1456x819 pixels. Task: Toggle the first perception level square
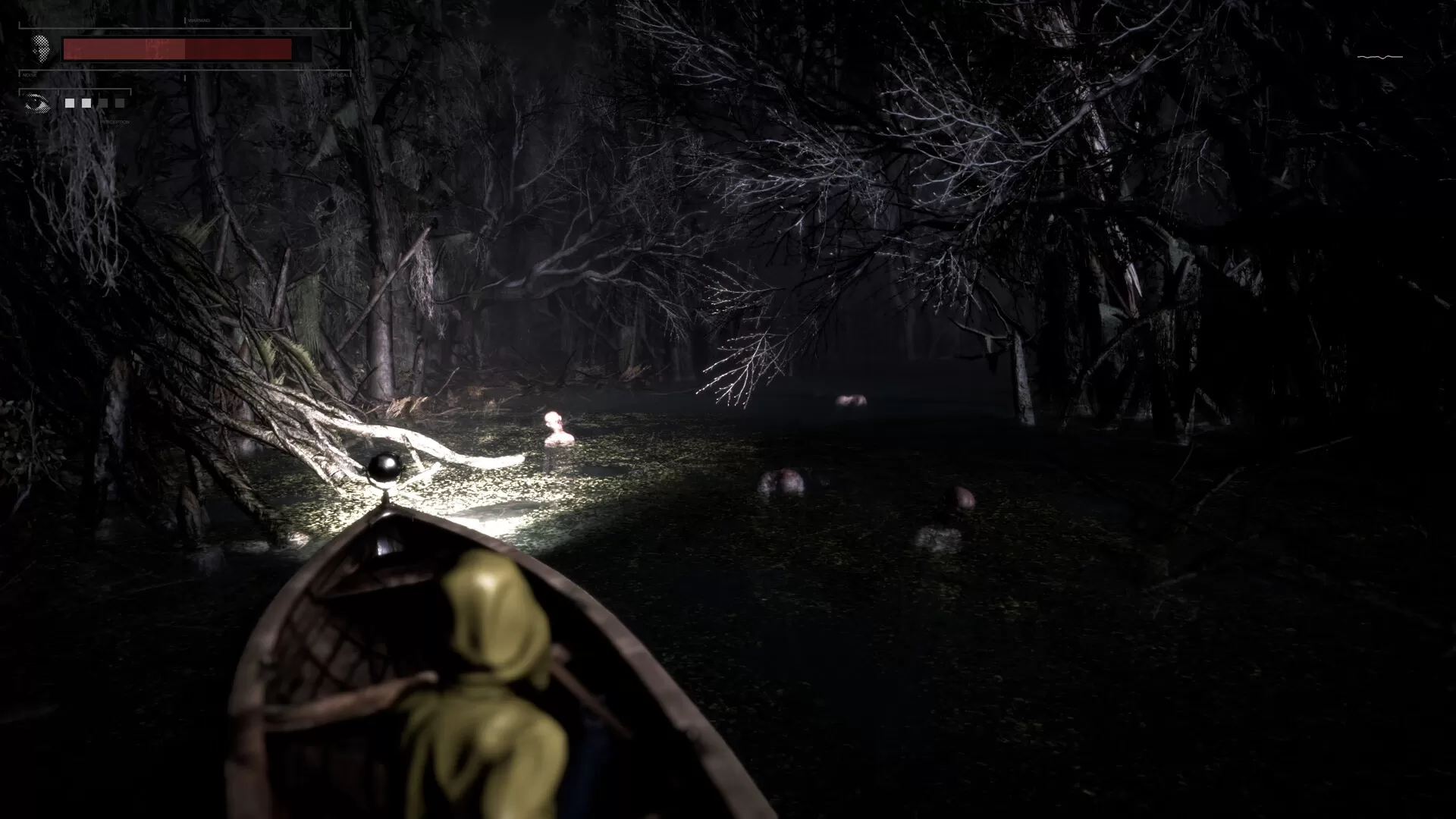coord(69,104)
